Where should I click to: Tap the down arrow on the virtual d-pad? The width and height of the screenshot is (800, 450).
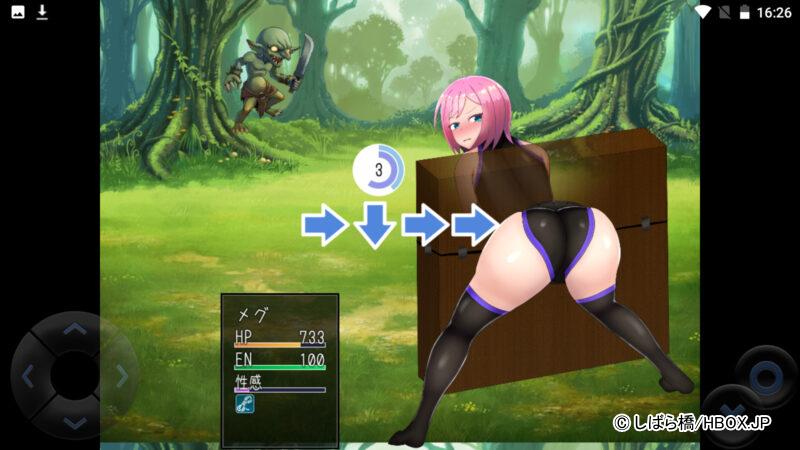coord(74,422)
